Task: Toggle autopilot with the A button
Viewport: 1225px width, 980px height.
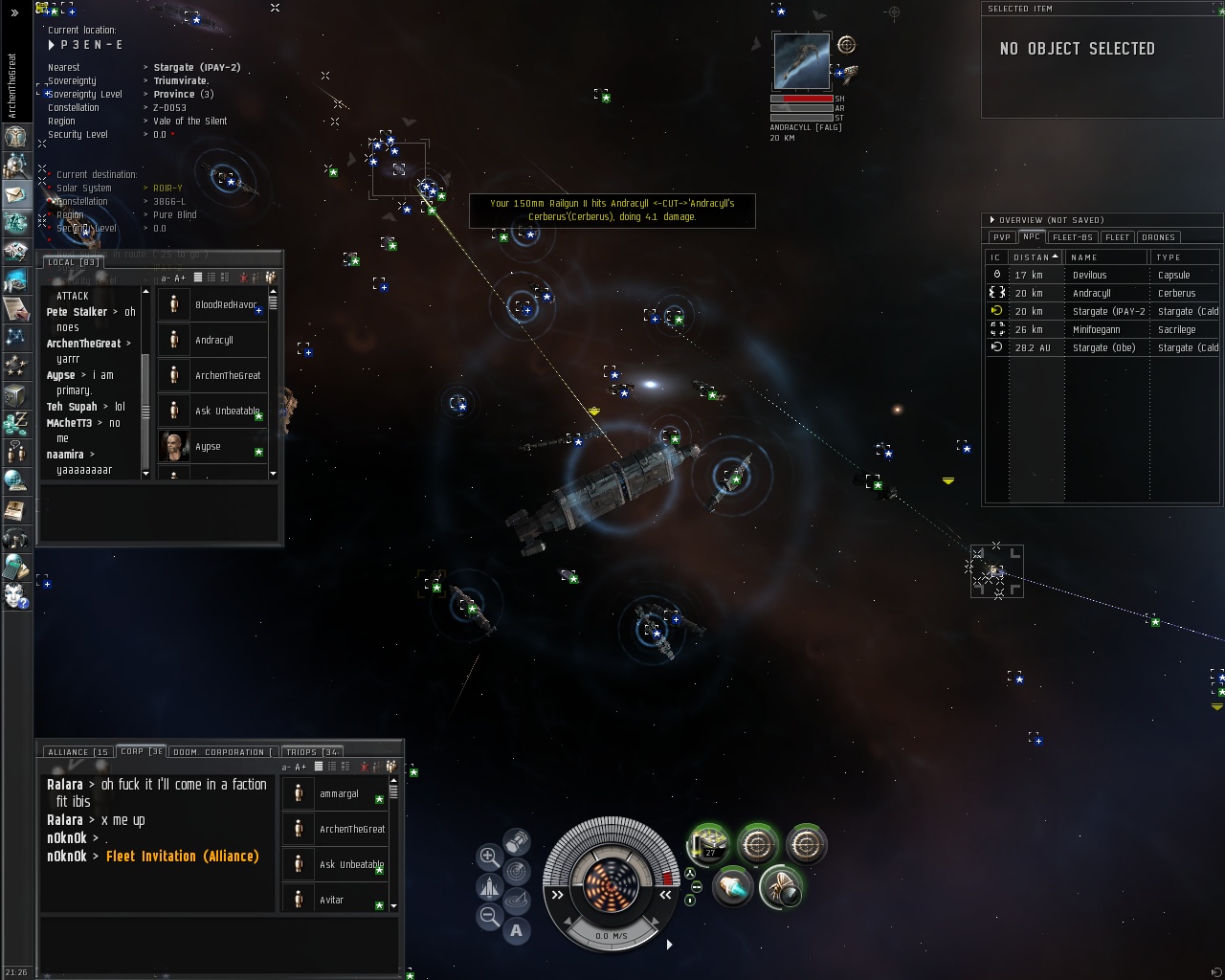Action: pos(517,930)
